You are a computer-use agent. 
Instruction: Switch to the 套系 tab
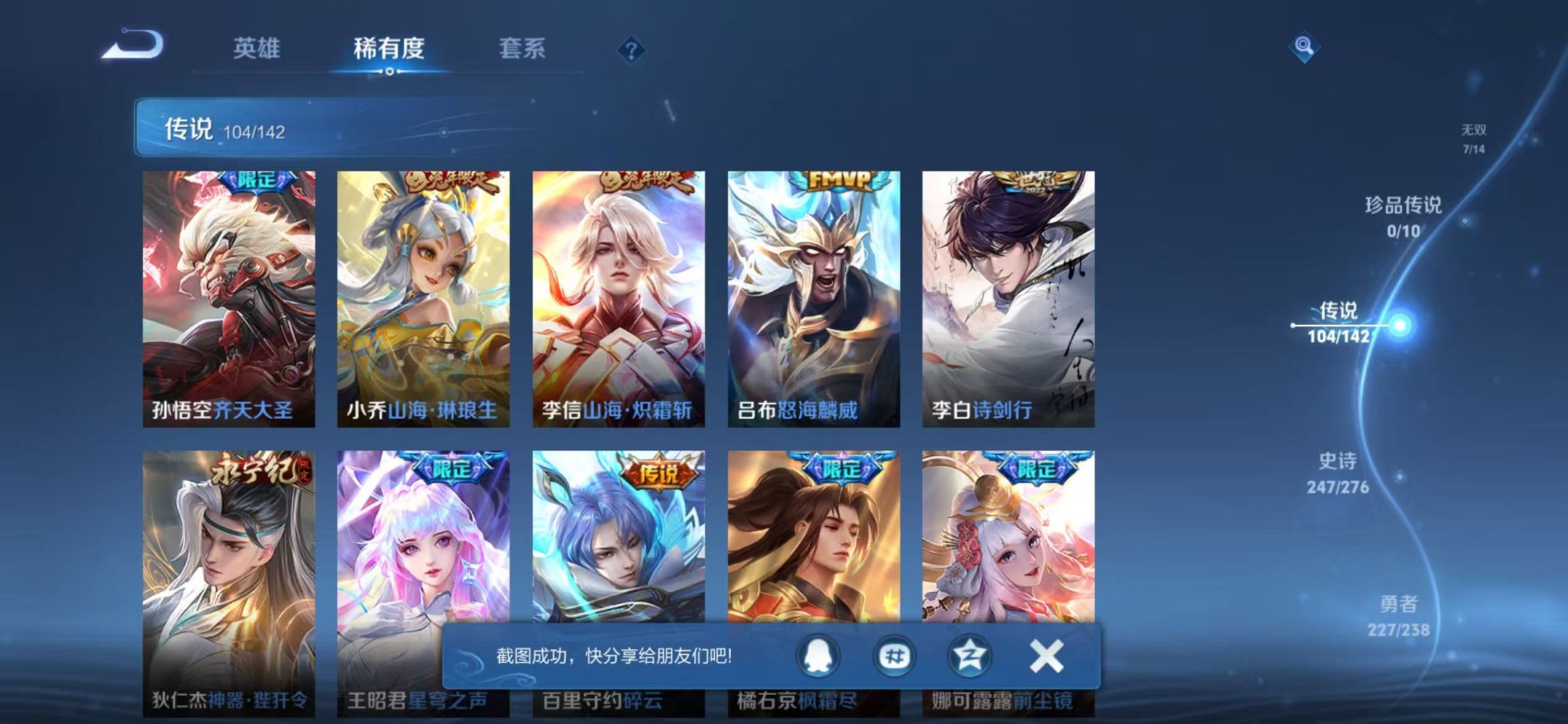coord(524,49)
